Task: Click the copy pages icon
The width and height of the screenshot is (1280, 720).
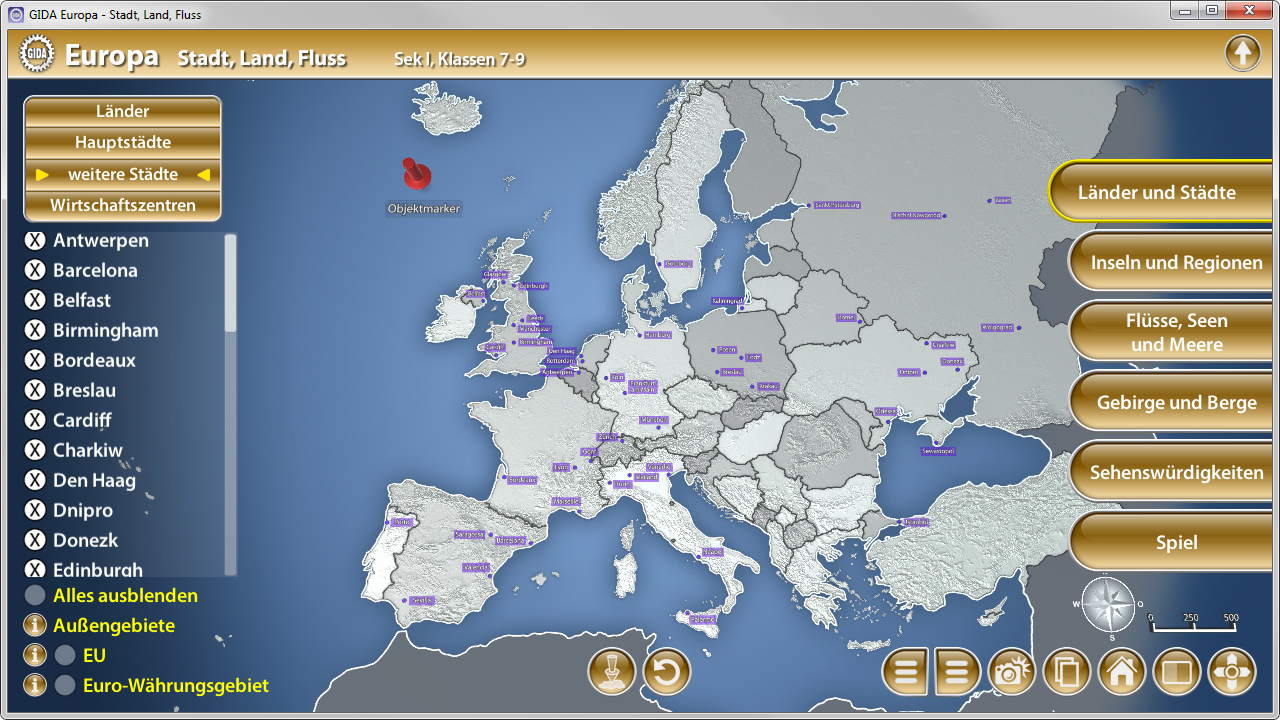Action: pyautogui.click(x=1066, y=672)
